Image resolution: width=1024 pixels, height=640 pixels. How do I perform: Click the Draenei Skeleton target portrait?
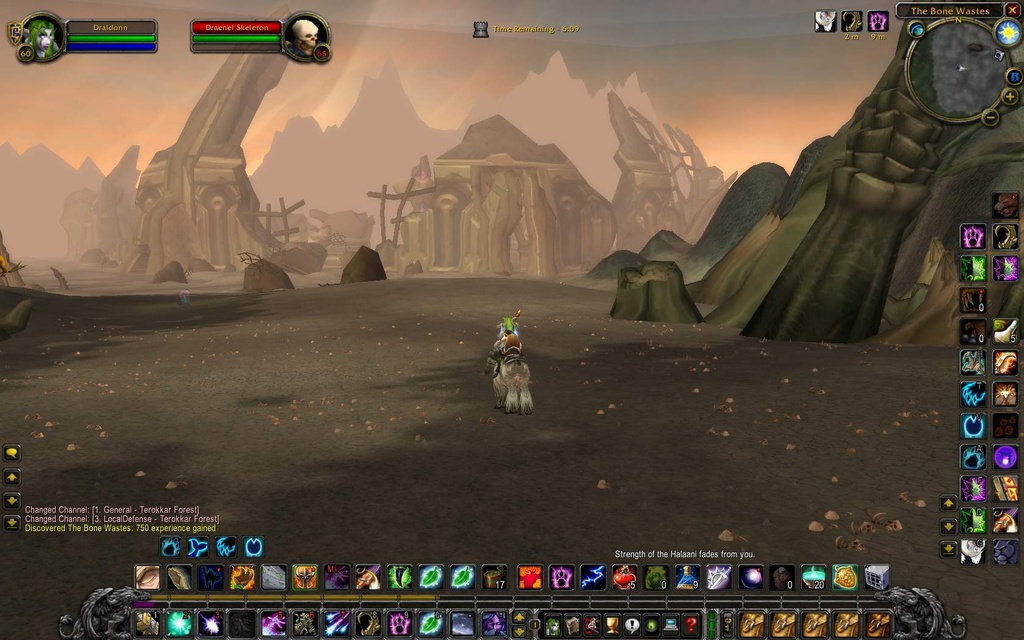point(305,37)
